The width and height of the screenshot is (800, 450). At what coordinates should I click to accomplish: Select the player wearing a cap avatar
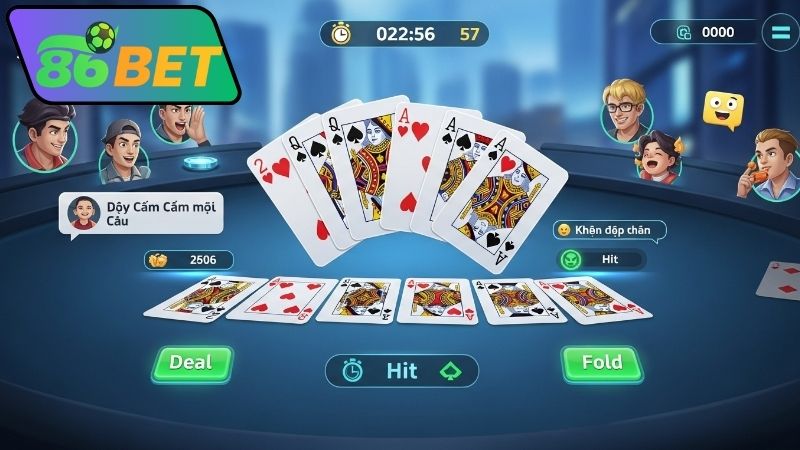123,152
